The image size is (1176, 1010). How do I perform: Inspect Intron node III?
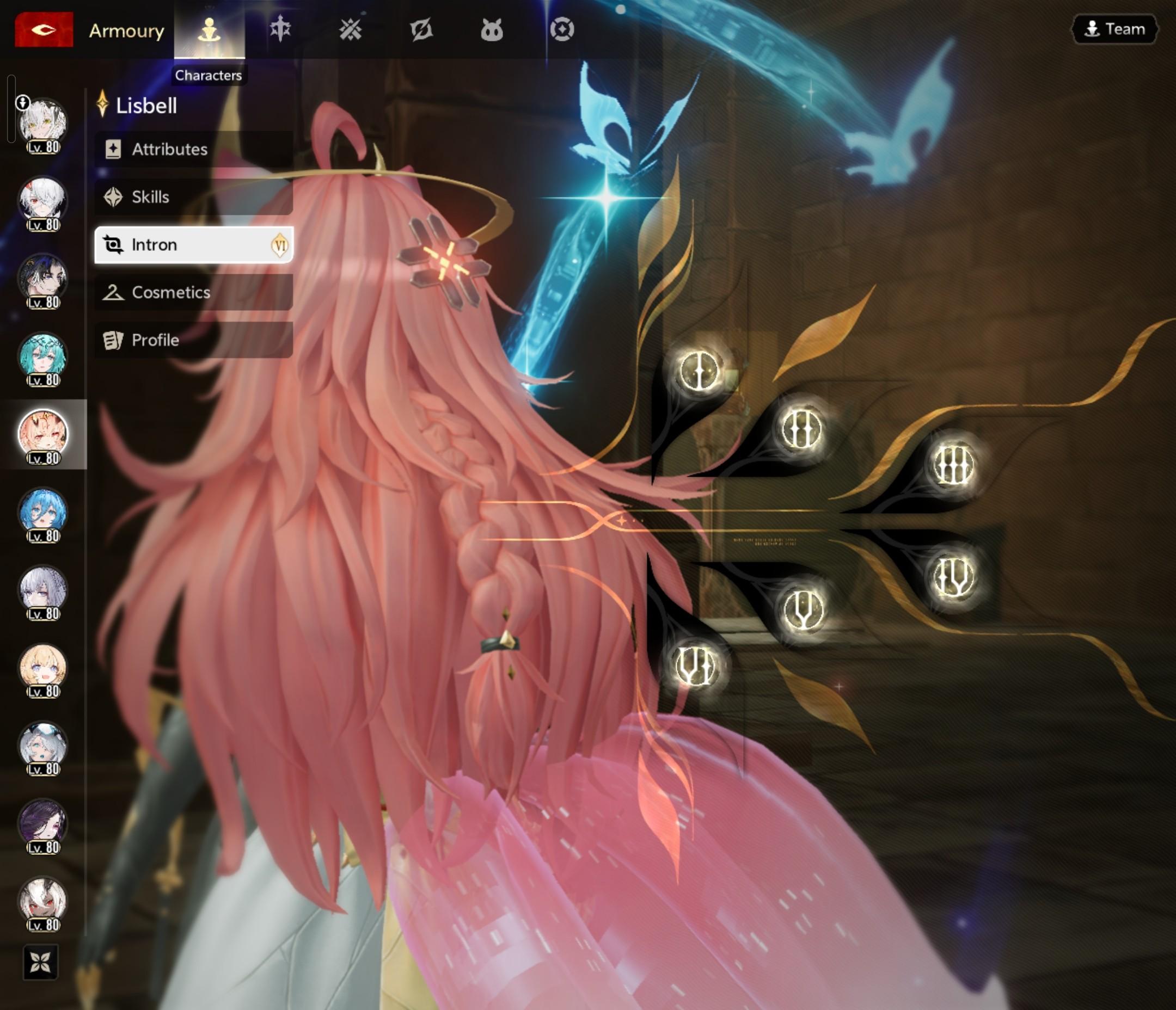point(953,465)
